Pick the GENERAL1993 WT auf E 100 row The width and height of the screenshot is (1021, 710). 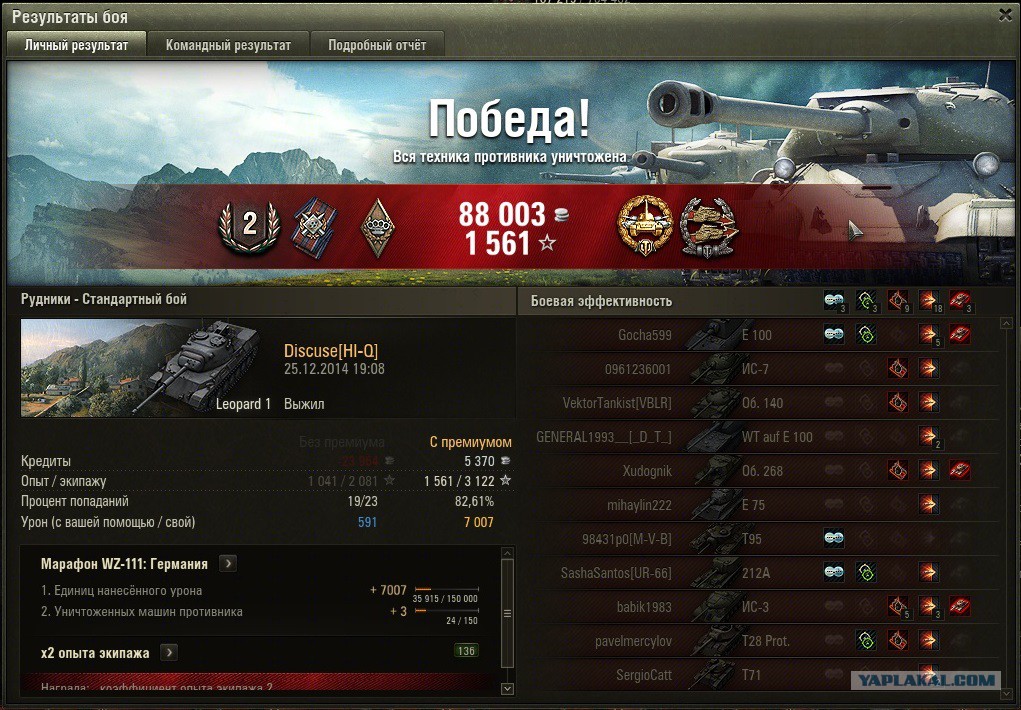click(x=760, y=437)
